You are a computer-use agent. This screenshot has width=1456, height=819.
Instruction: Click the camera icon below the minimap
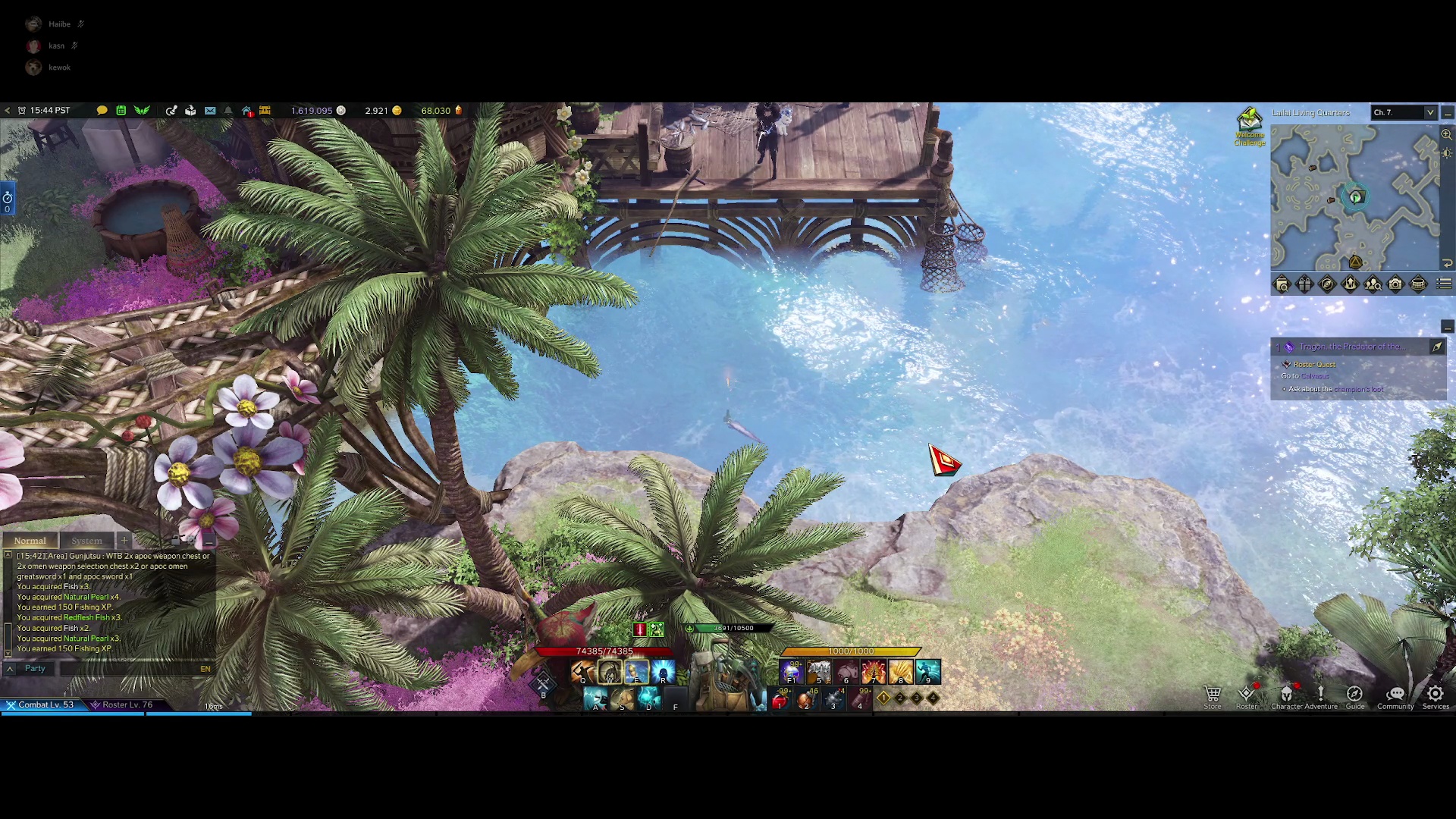pos(1395,284)
